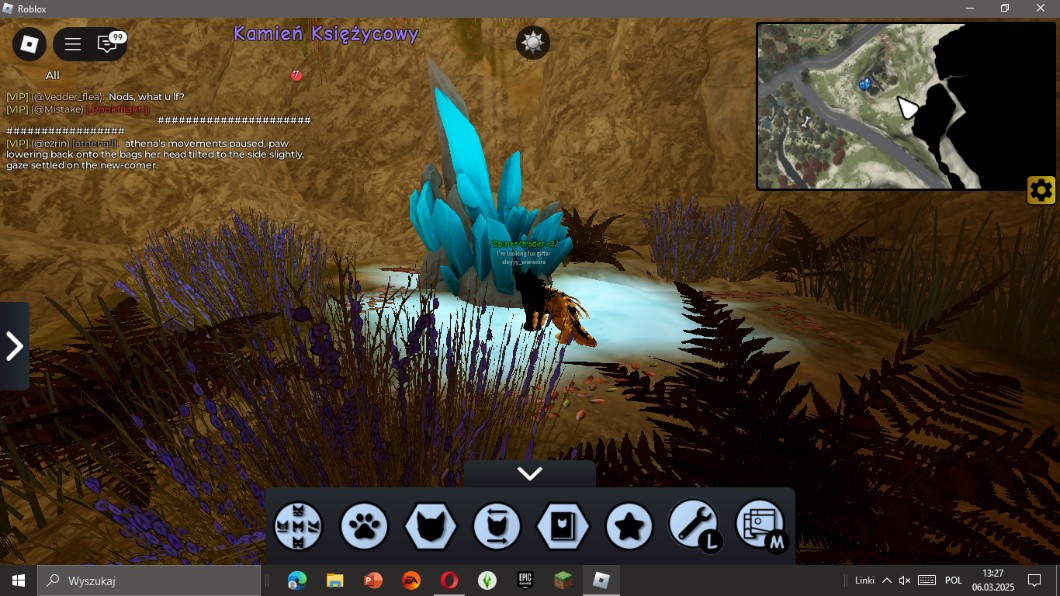Screen dimensions: 1060x596
Task: Click the sun time-of-day icon
Action: 533,42
